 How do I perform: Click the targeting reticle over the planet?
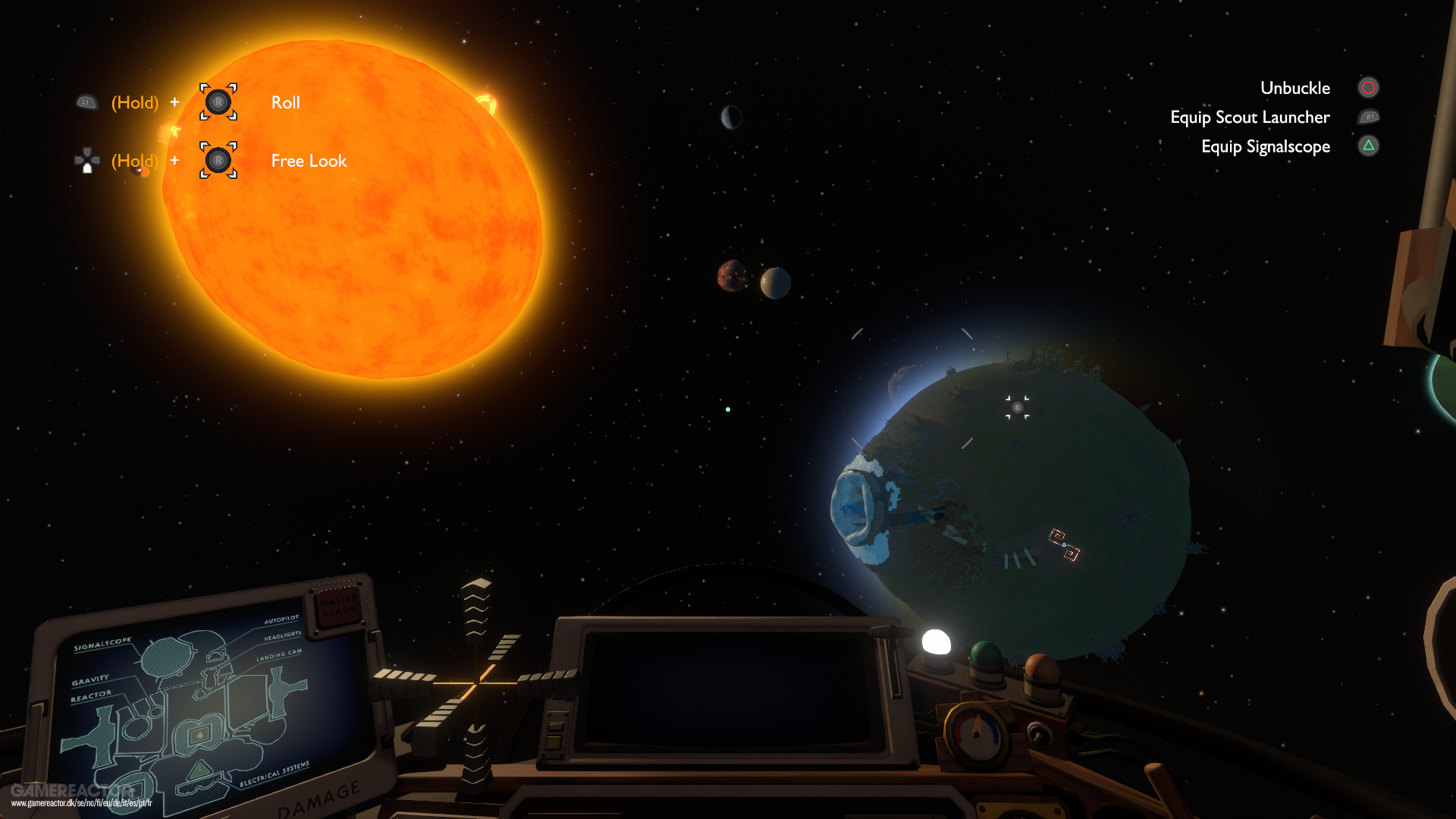1018,408
